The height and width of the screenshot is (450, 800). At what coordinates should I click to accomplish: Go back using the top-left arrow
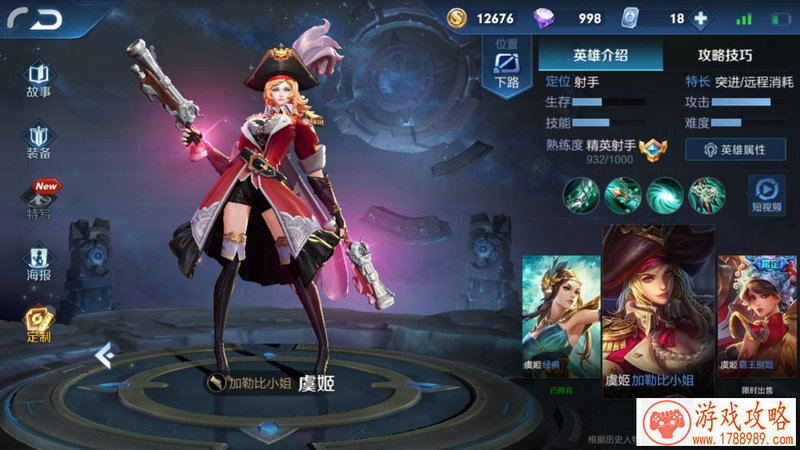[34, 18]
